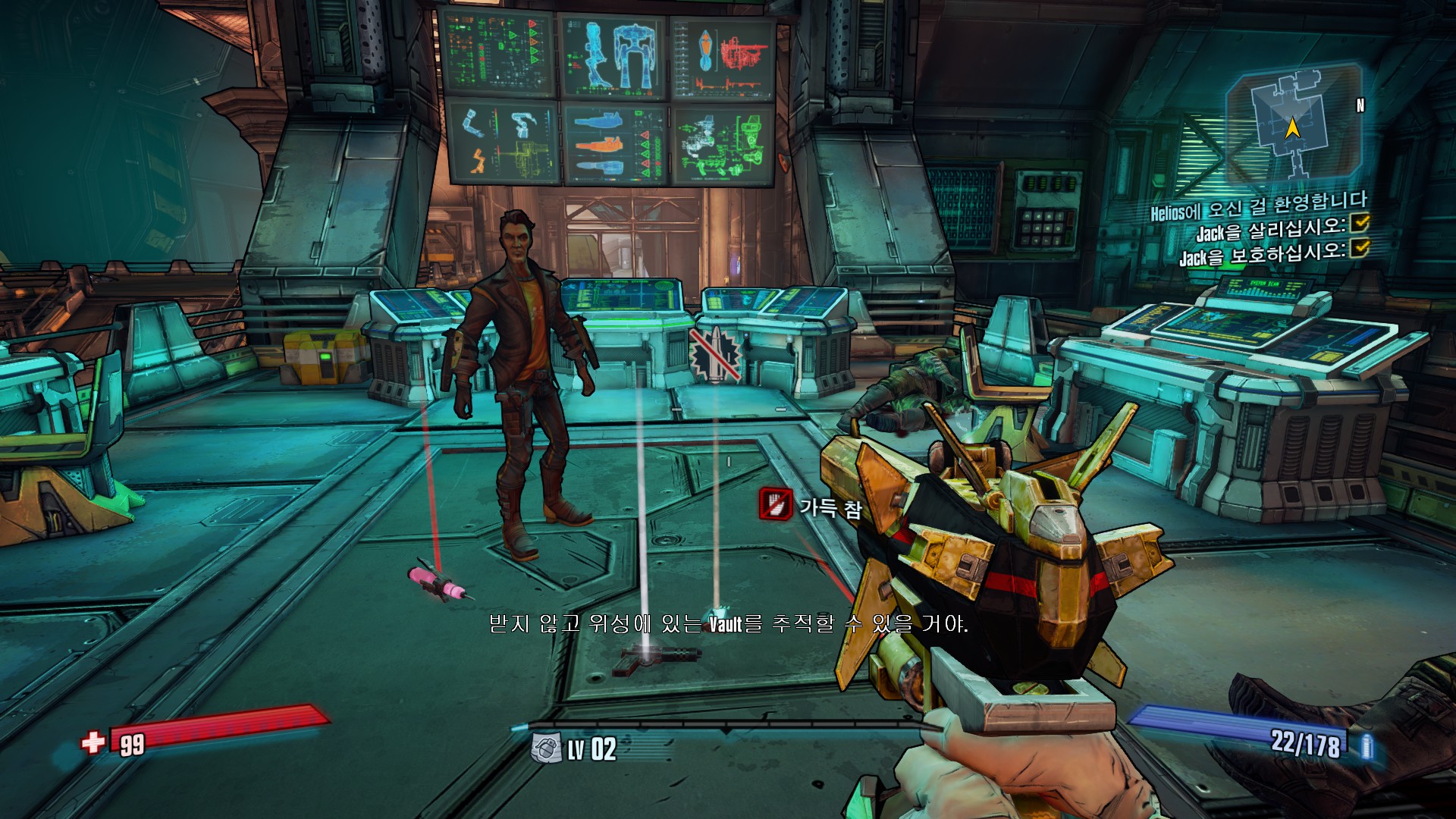The height and width of the screenshot is (819, 1456).
Task: Click the red health cross icon
Action: [94, 742]
